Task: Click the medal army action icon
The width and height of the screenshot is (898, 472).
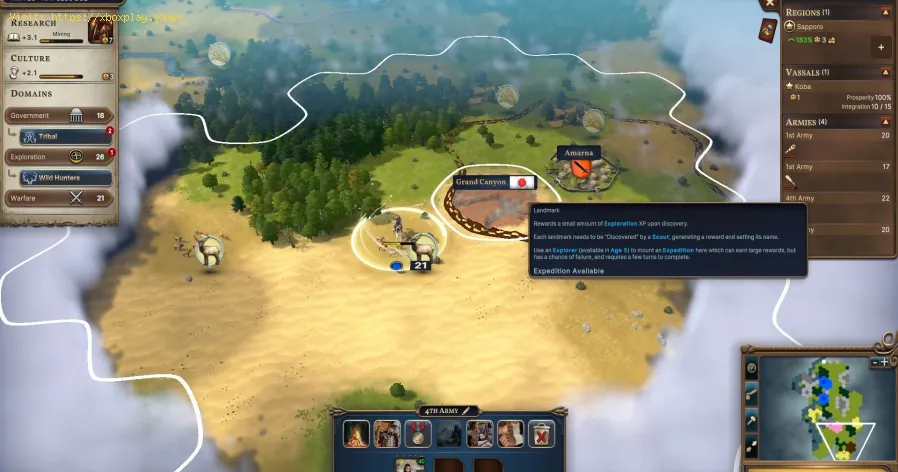Action: [x=415, y=433]
